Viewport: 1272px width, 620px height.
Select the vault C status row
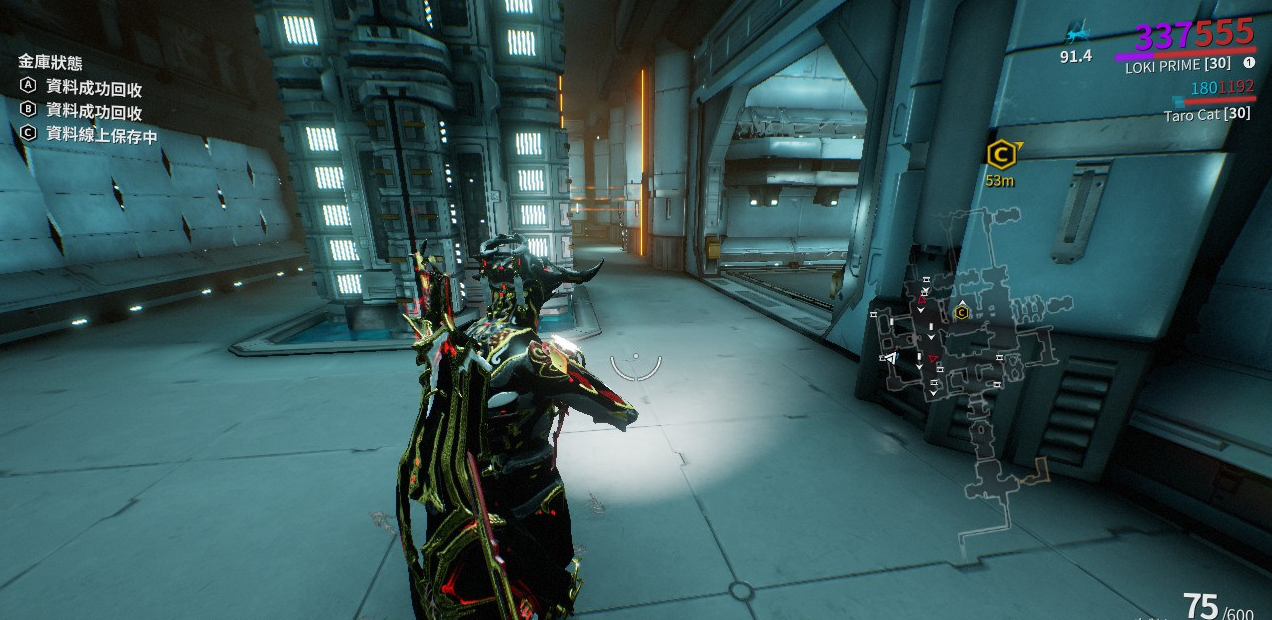click(x=89, y=135)
